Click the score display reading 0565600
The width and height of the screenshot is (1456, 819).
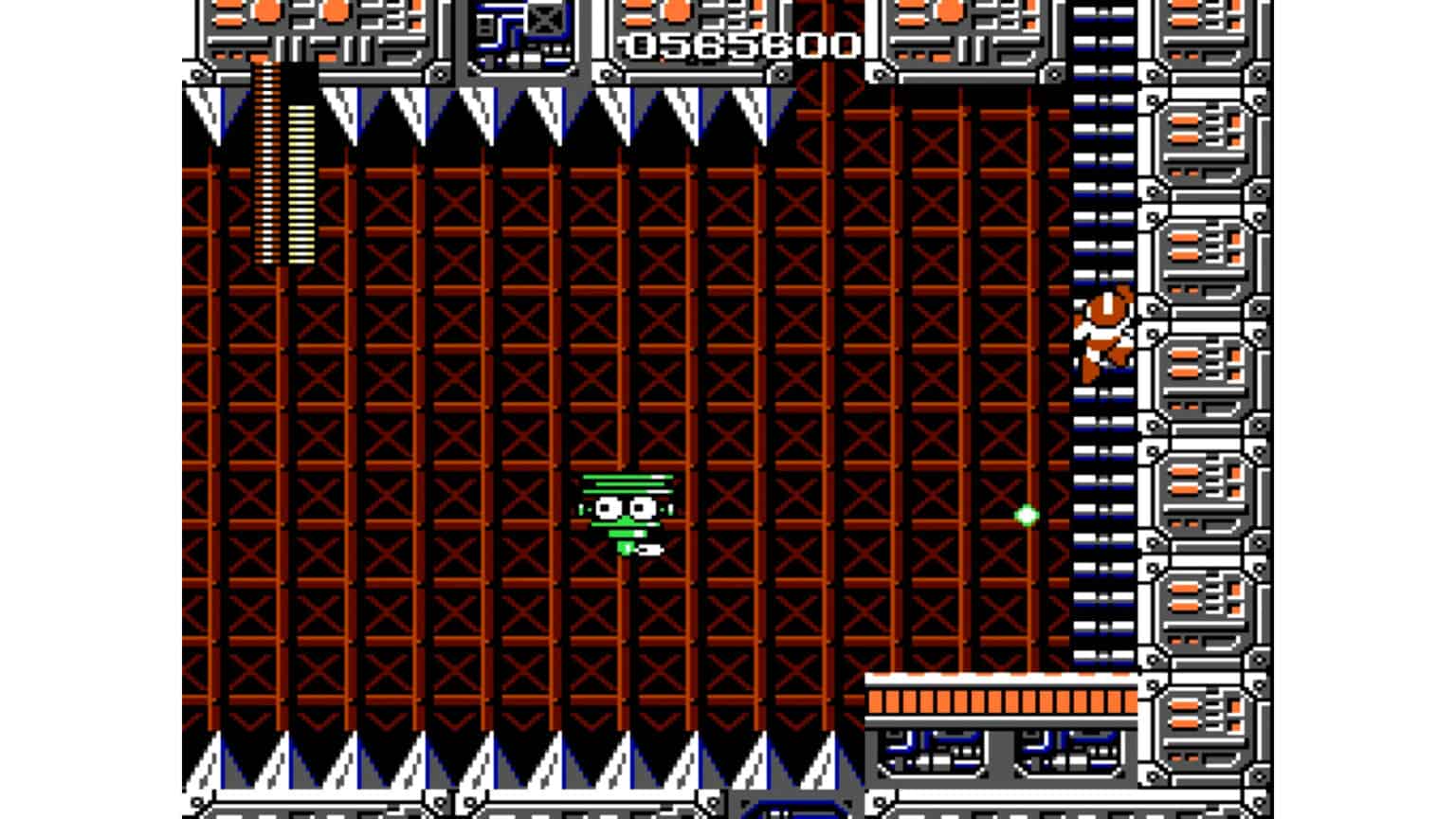(738, 42)
